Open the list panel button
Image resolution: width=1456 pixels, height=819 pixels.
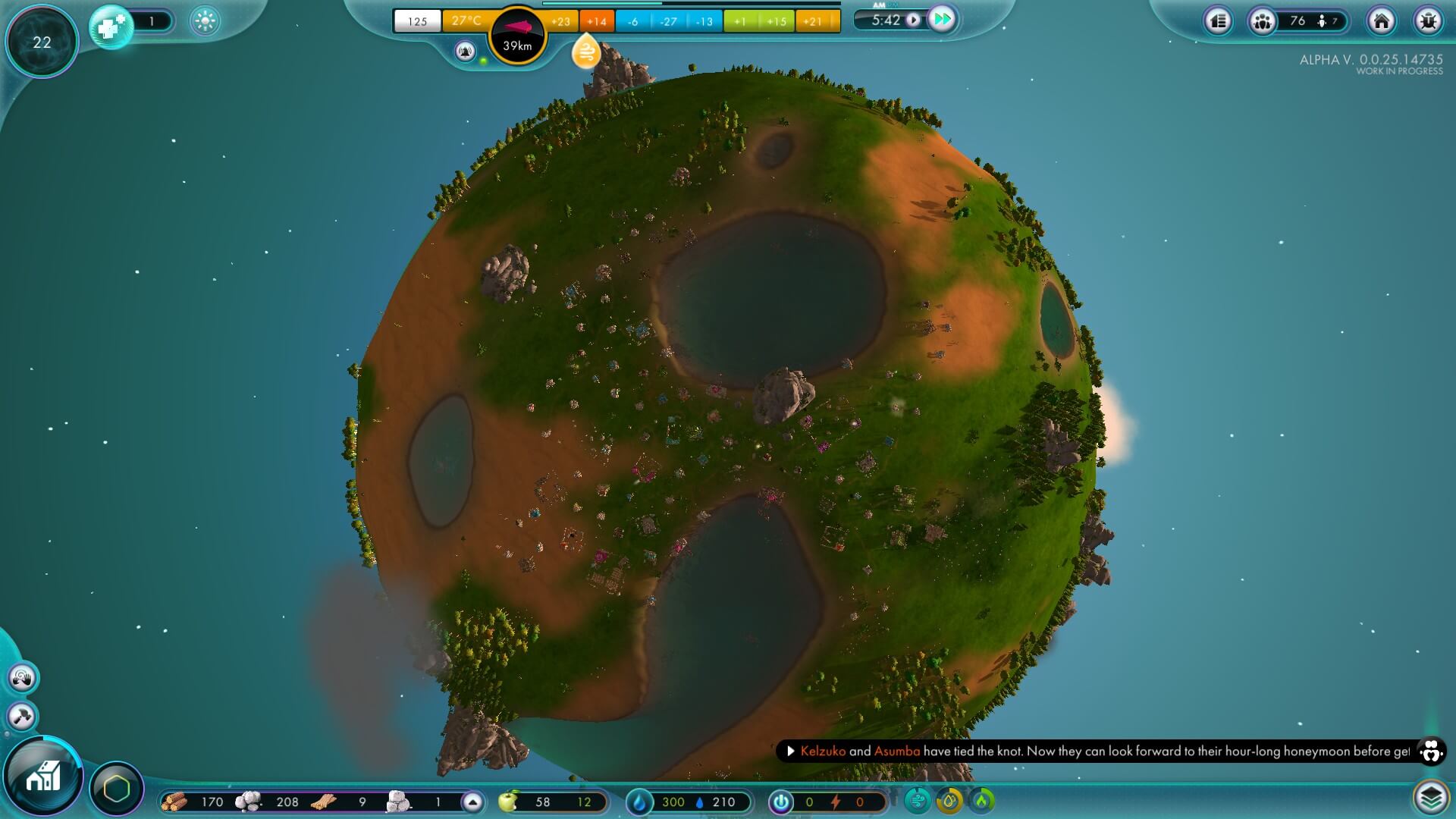pyautogui.click(x=1219, y=21)
